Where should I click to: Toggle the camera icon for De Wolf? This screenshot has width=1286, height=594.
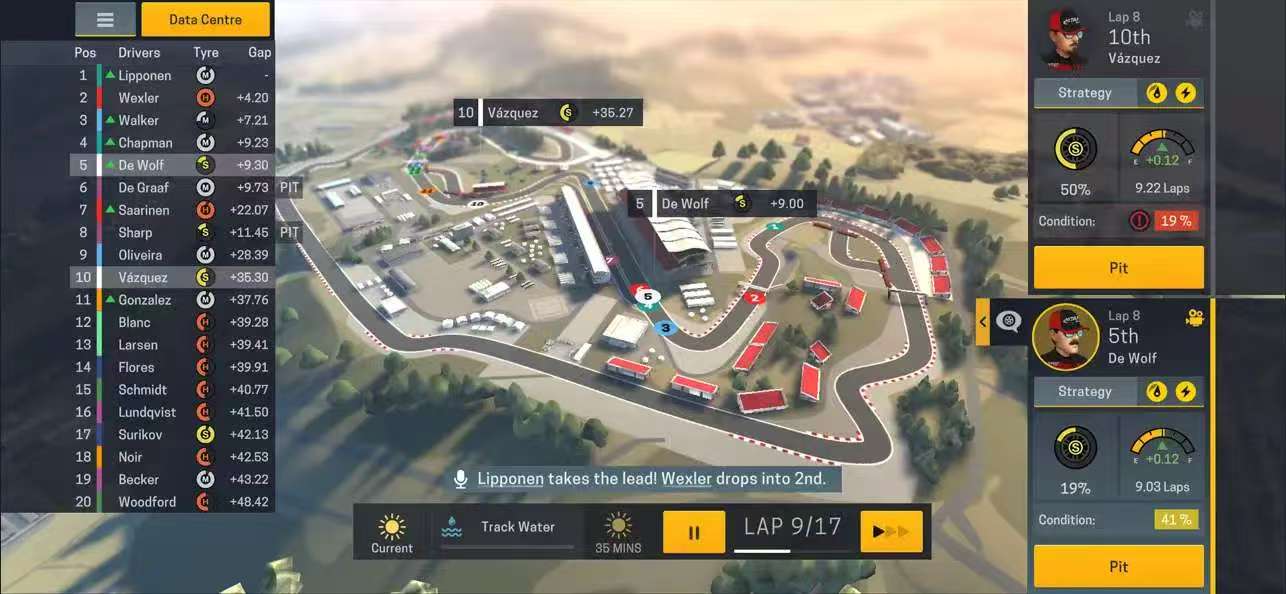click(1194, 318)
